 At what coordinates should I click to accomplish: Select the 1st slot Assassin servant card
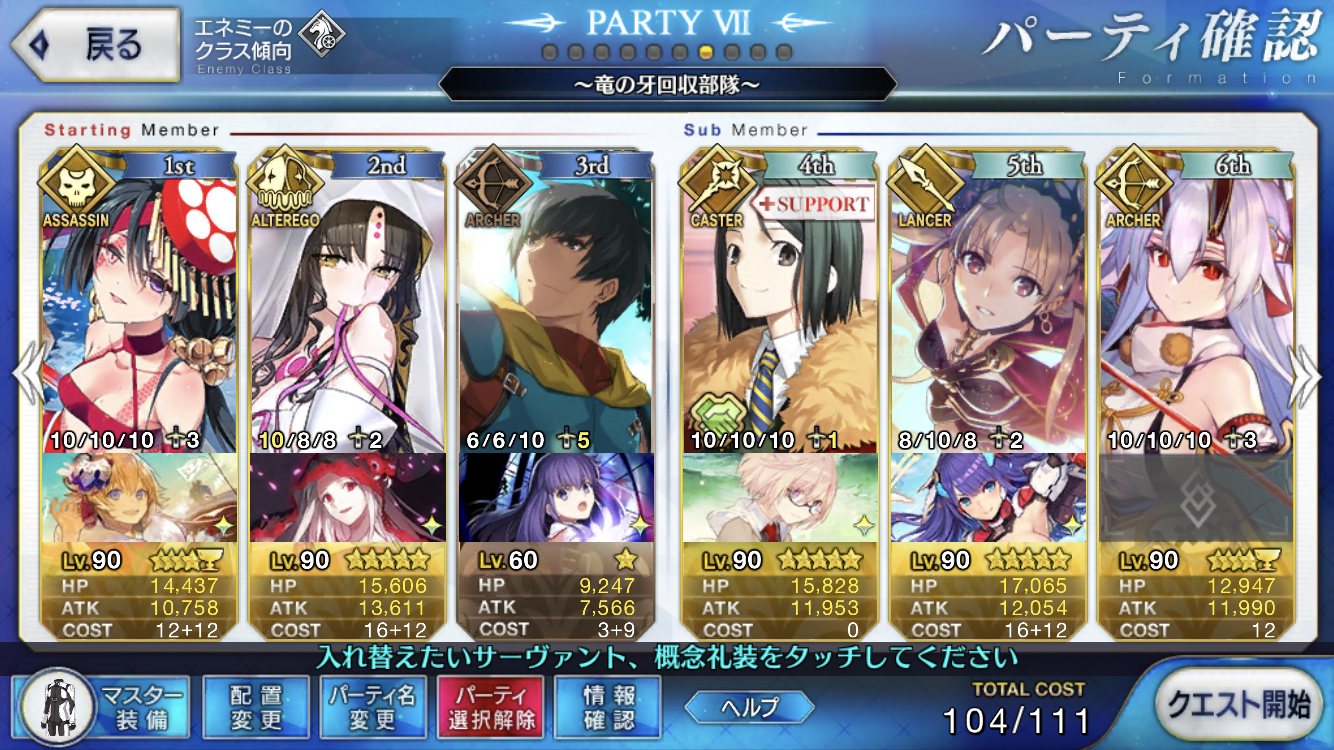[x=140, y=310]
